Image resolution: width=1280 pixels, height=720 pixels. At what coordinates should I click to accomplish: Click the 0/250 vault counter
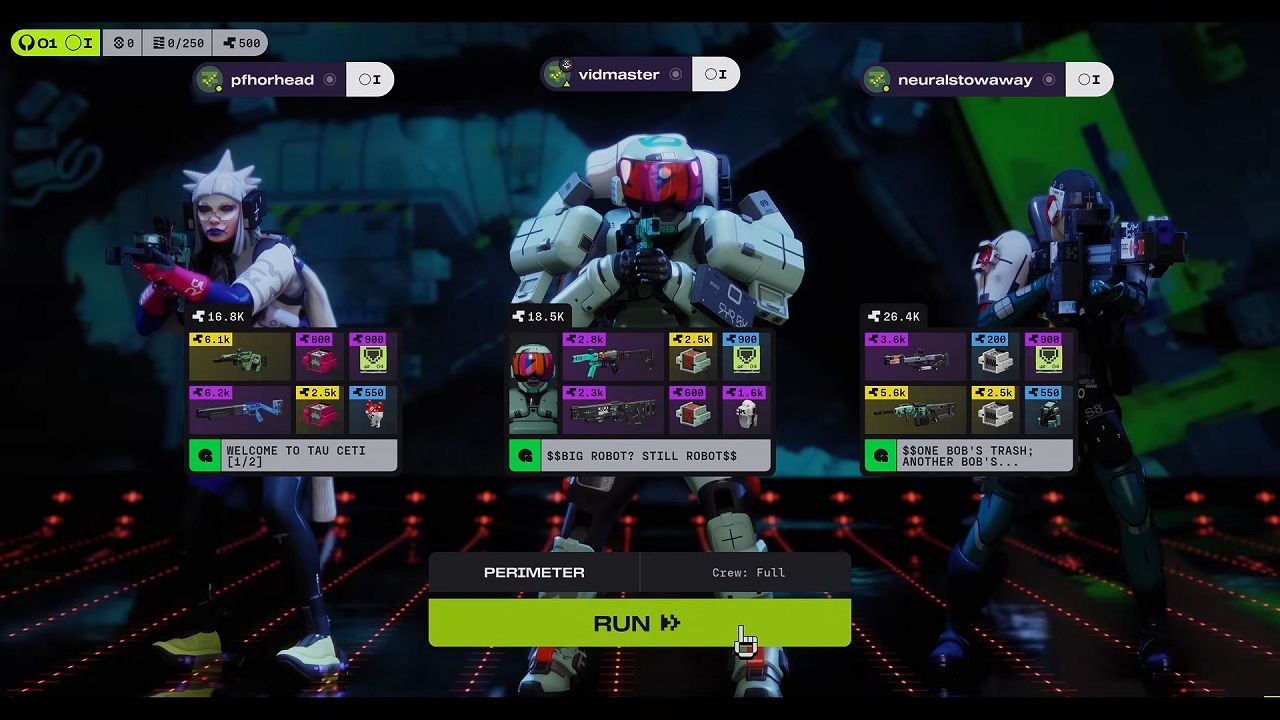point(178,43)
